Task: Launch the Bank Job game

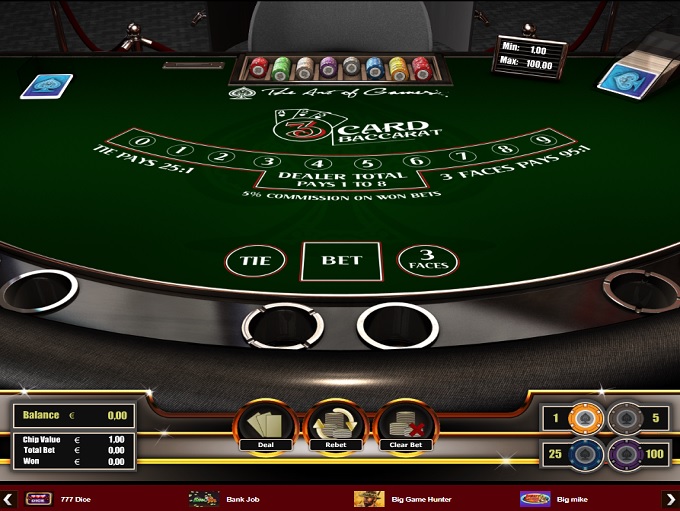Action: [225, 498]
